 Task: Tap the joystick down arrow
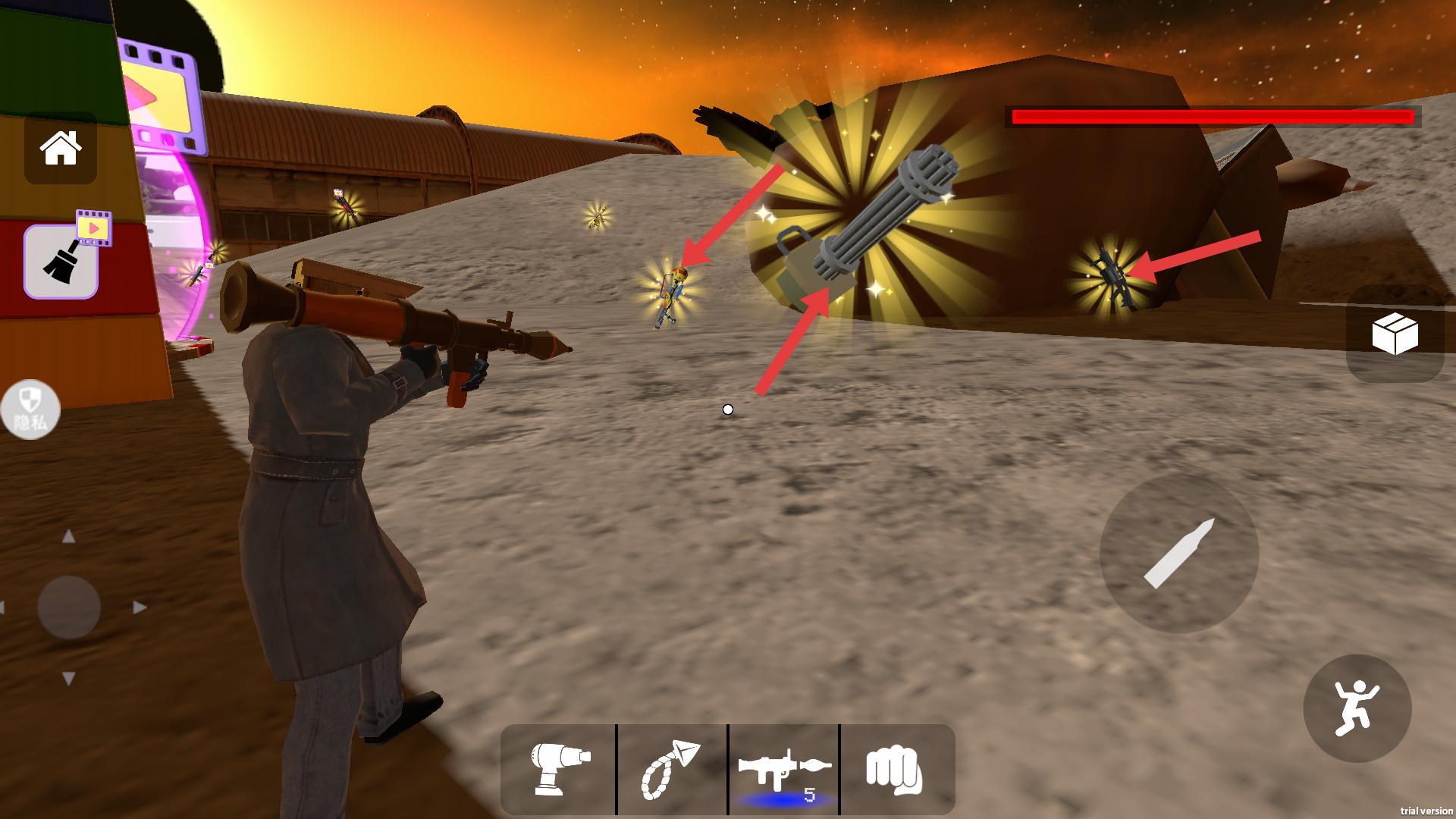click(69, 678)
